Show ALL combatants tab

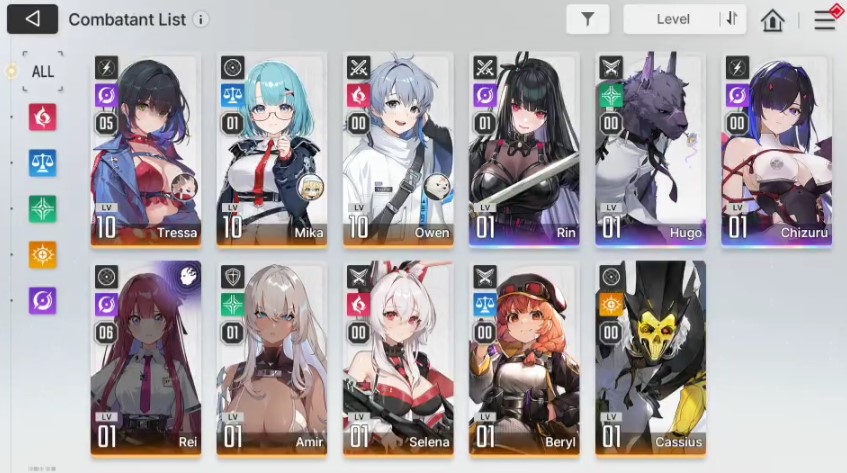(42, 72)
